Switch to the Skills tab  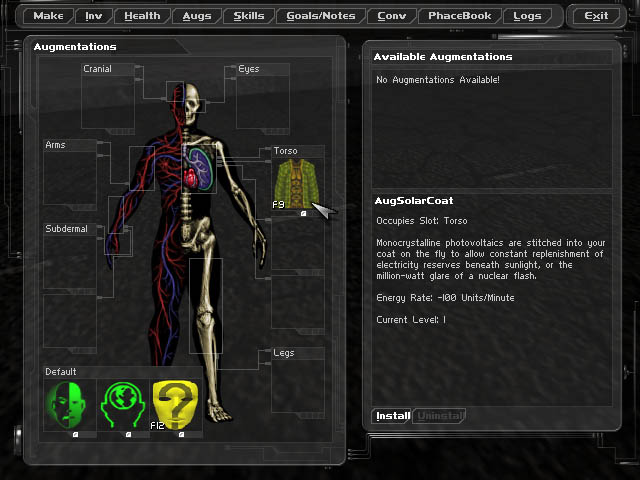click(x=249, y=16)
